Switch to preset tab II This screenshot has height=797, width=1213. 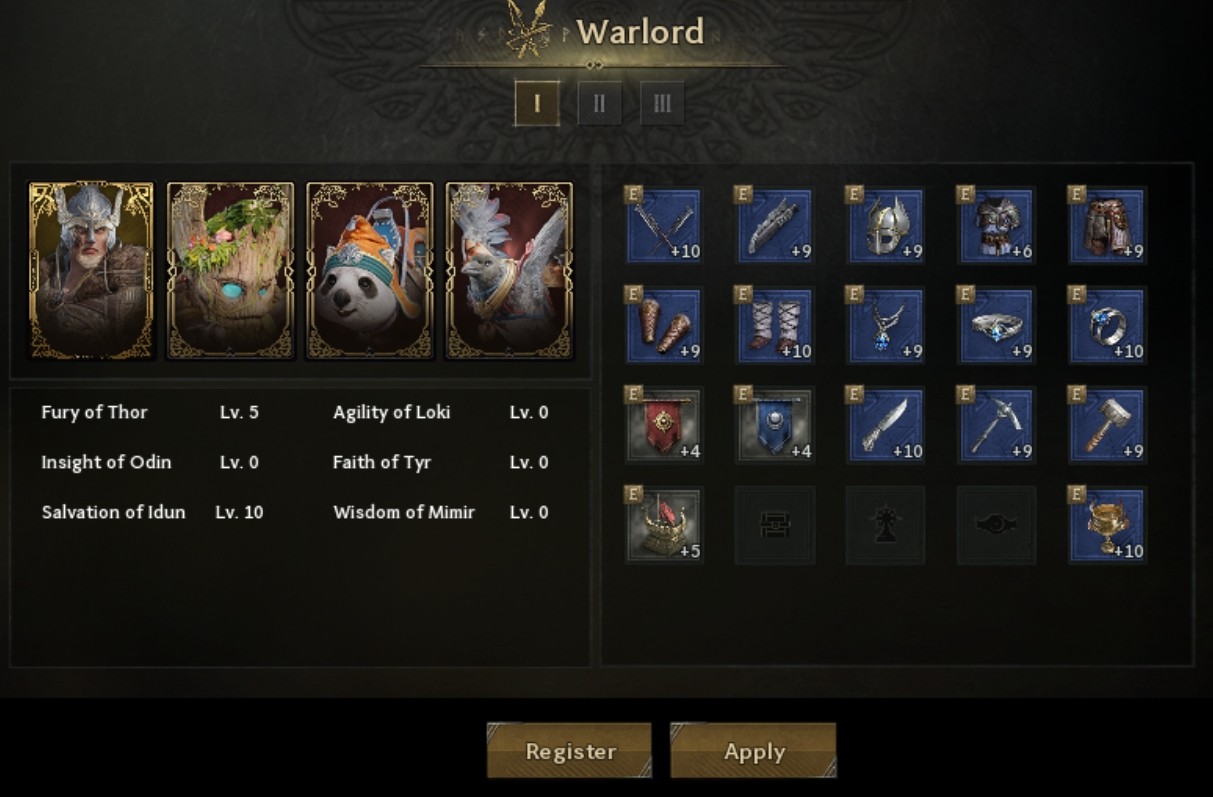(x=599, y=103)
